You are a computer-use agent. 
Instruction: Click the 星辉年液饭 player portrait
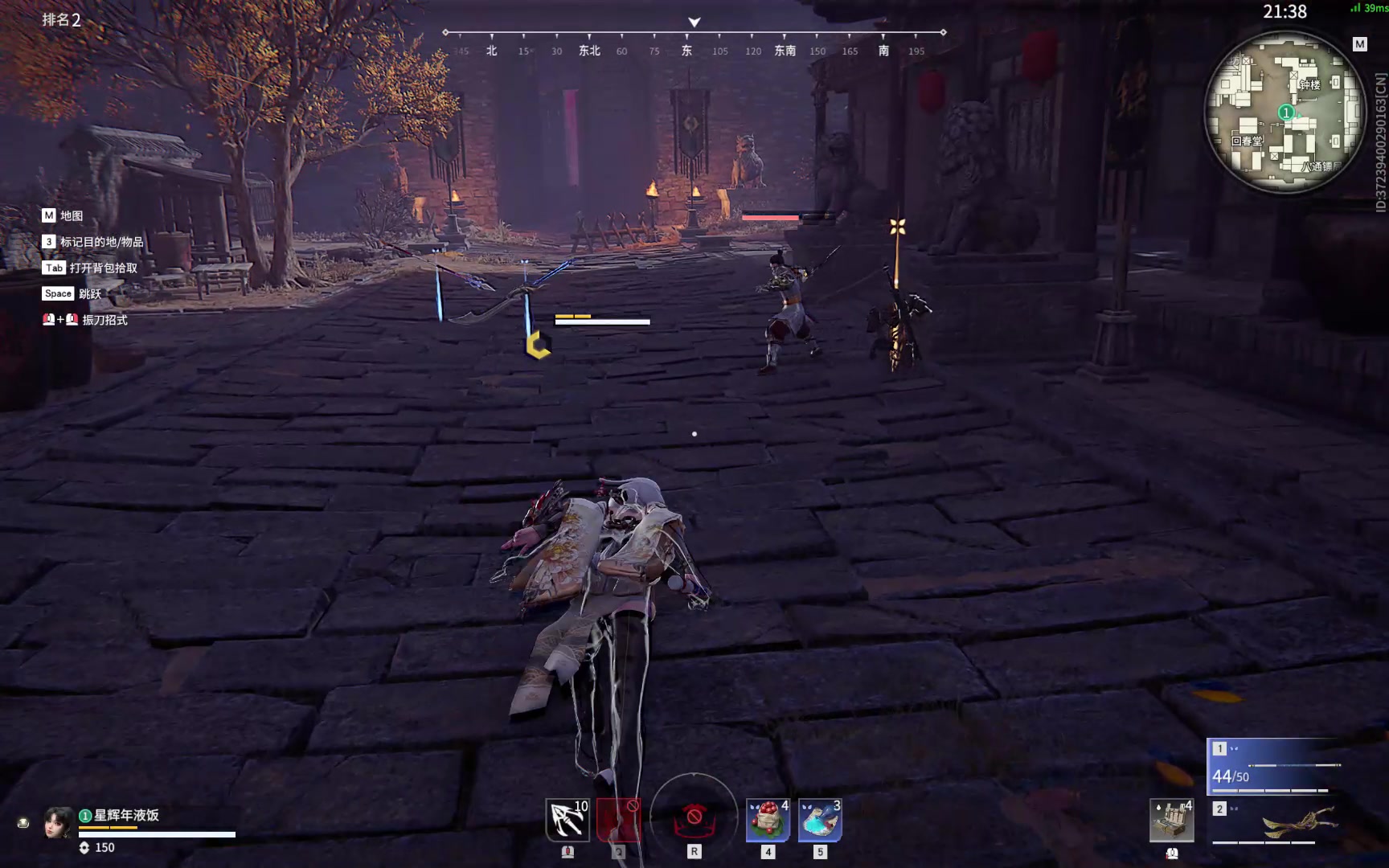click(58, 823)
